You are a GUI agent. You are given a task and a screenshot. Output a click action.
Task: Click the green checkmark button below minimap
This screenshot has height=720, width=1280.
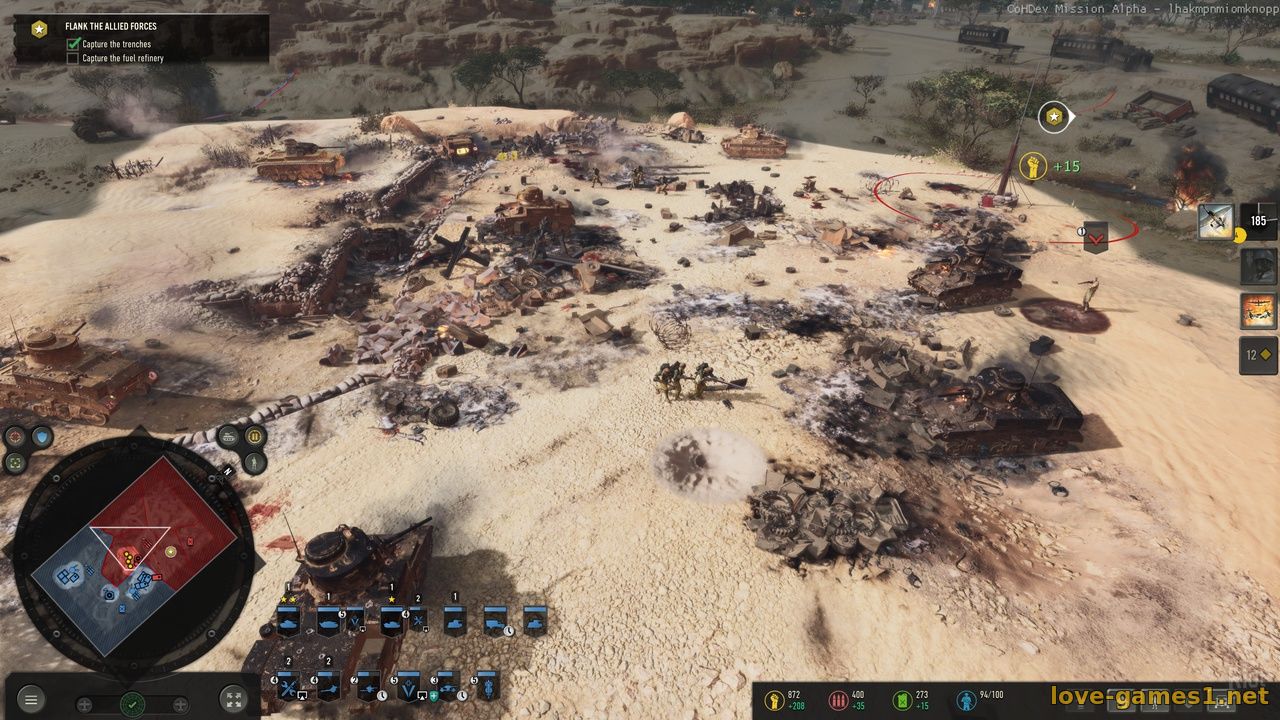pyautogui.click(x=132, y=704)
